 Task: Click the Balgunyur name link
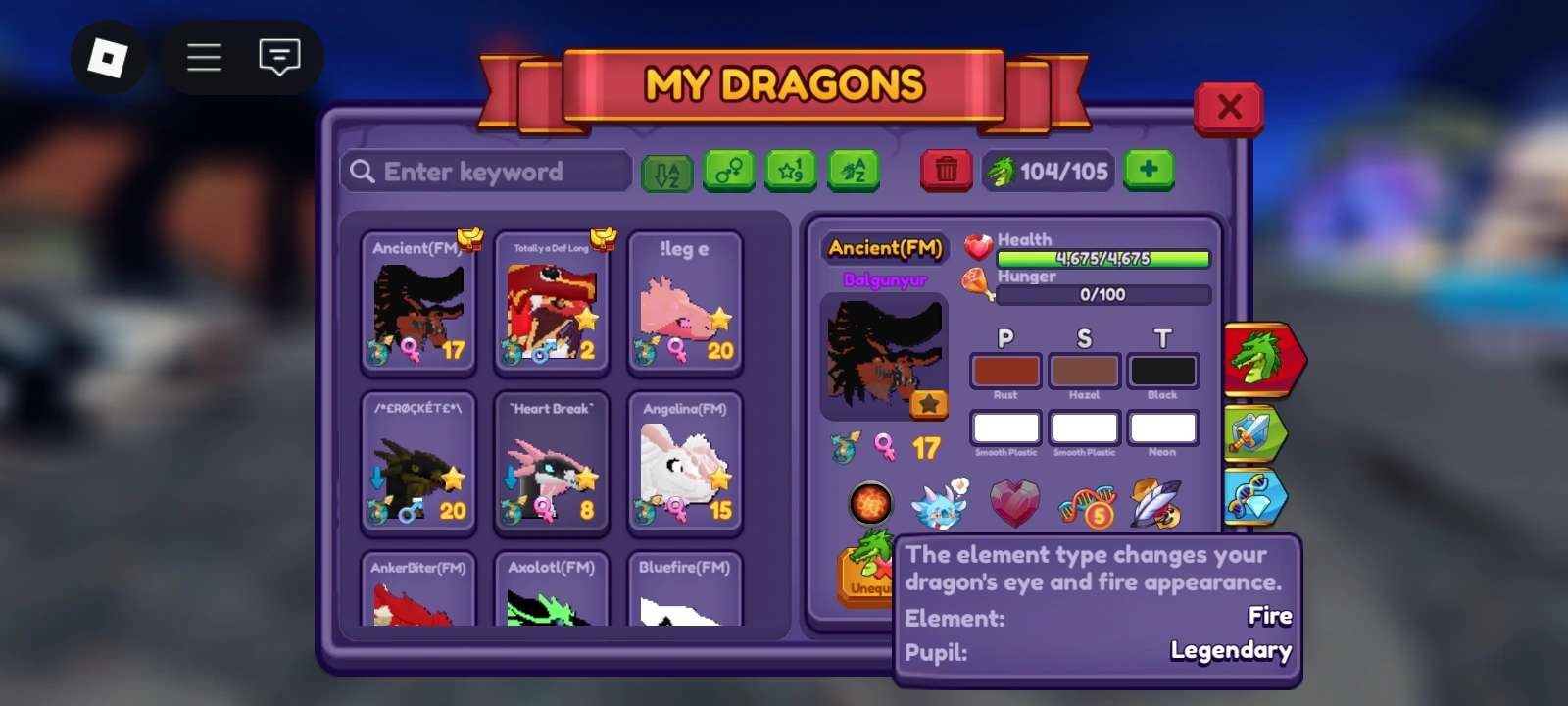pos(883,281)
